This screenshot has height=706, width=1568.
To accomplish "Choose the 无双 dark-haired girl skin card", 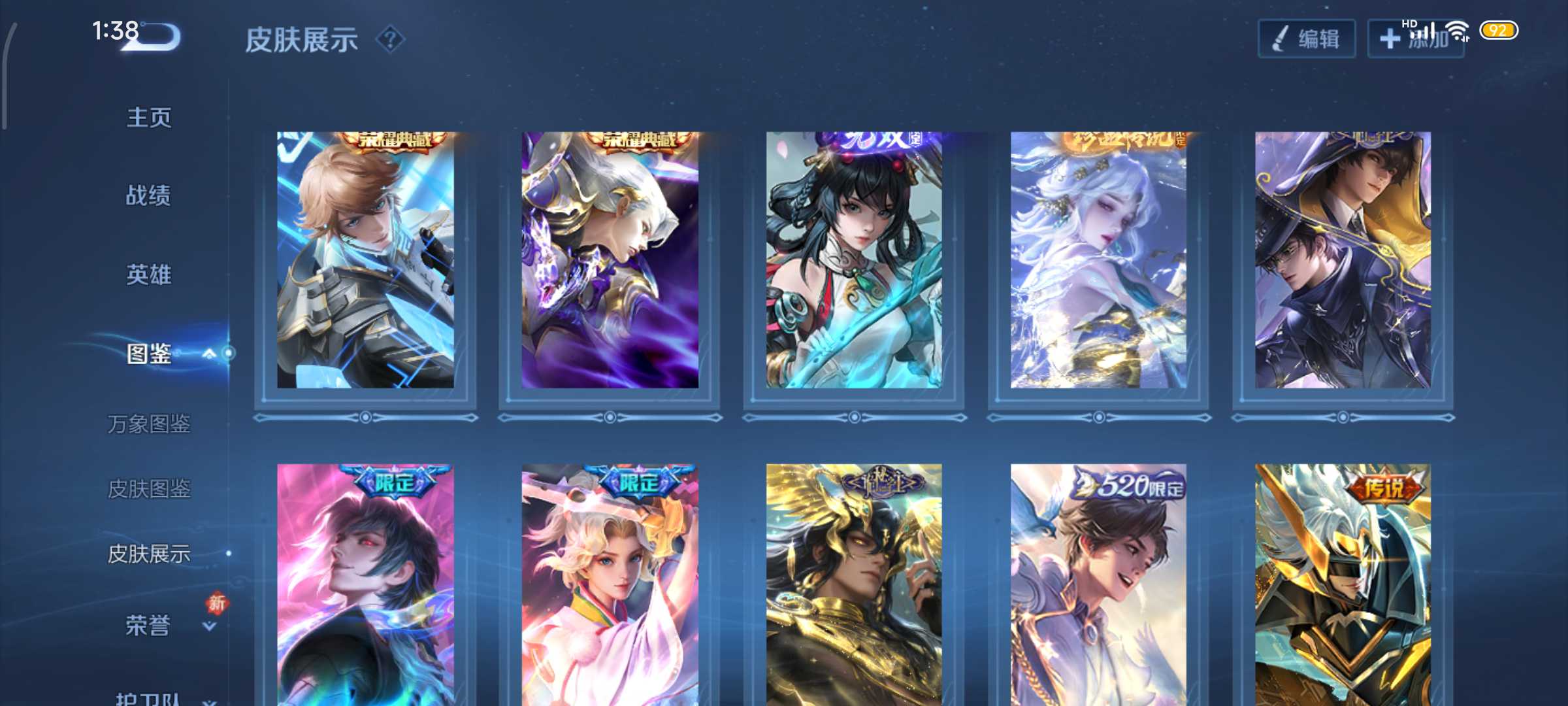I will click(854, 260).
